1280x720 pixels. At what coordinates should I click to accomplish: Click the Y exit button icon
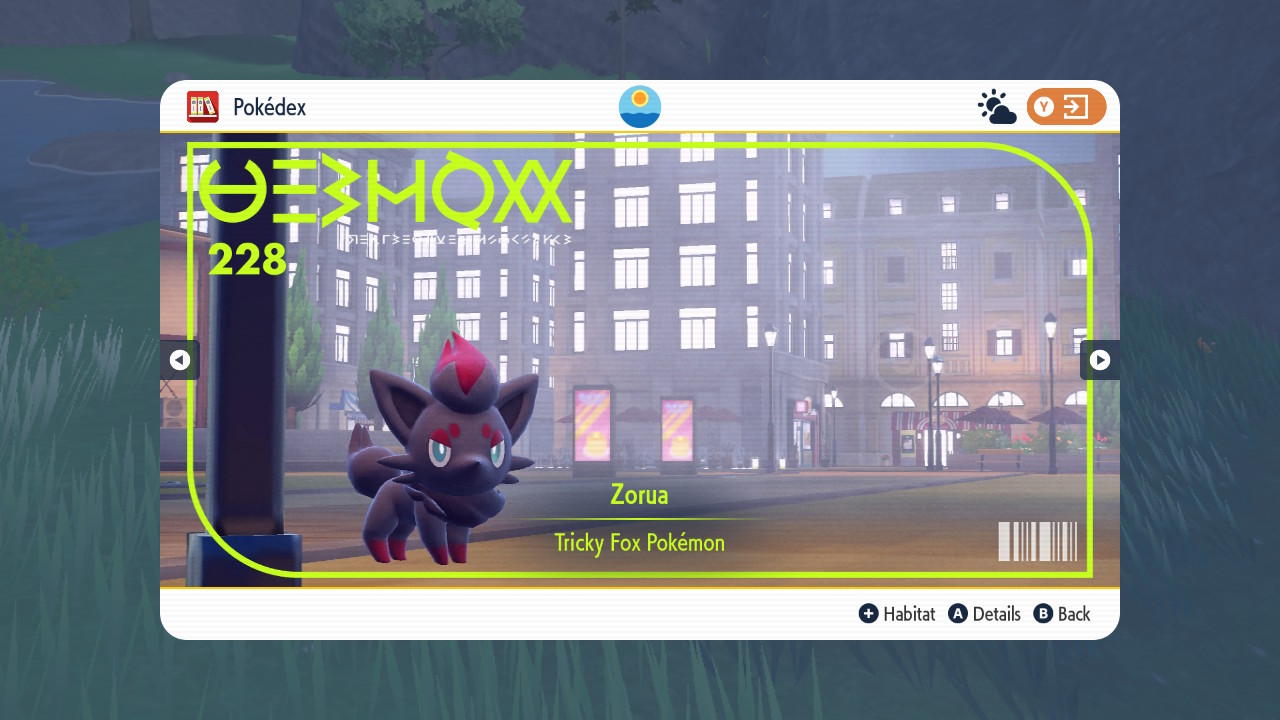(x=1066, y=106)
